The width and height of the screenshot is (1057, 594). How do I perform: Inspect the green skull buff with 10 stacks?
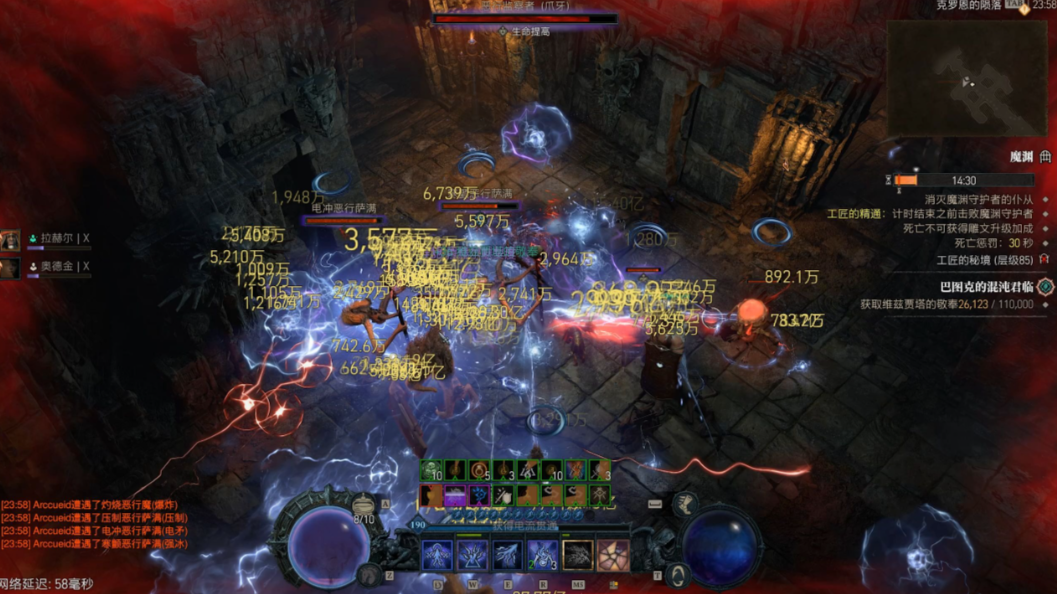pos(431,471)
